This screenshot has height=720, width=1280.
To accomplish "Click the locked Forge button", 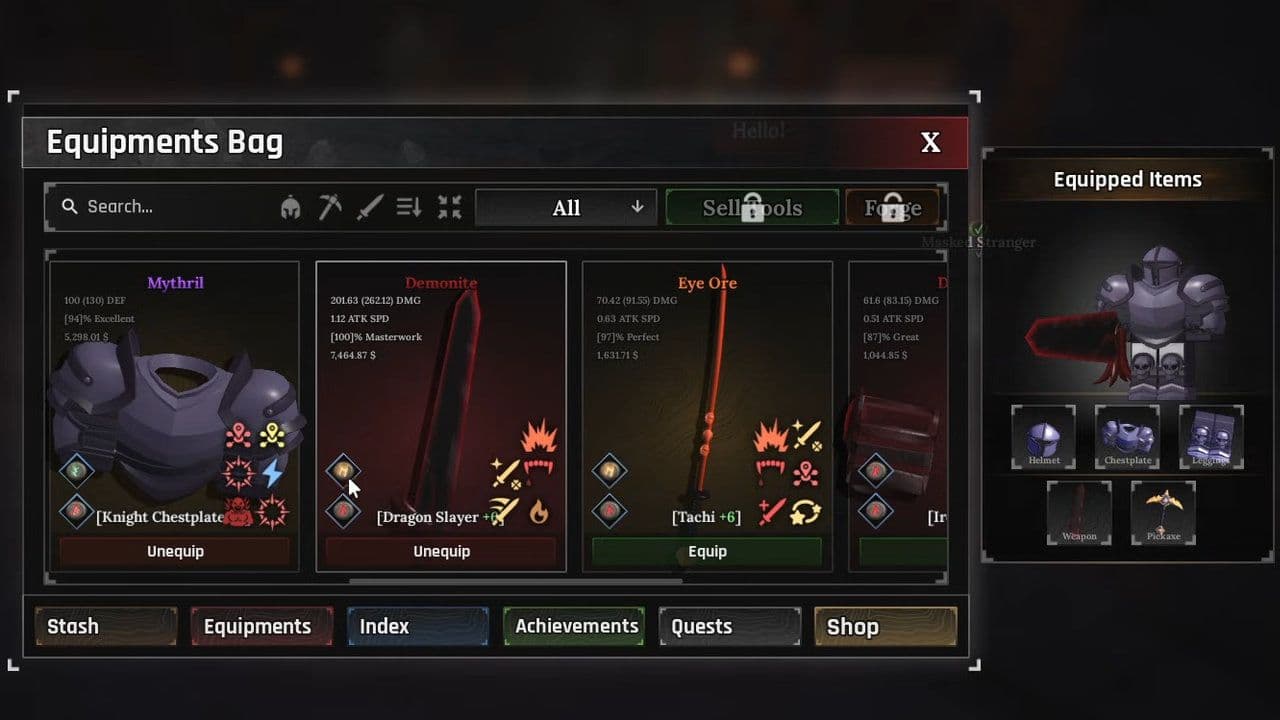I will point(892,207).
